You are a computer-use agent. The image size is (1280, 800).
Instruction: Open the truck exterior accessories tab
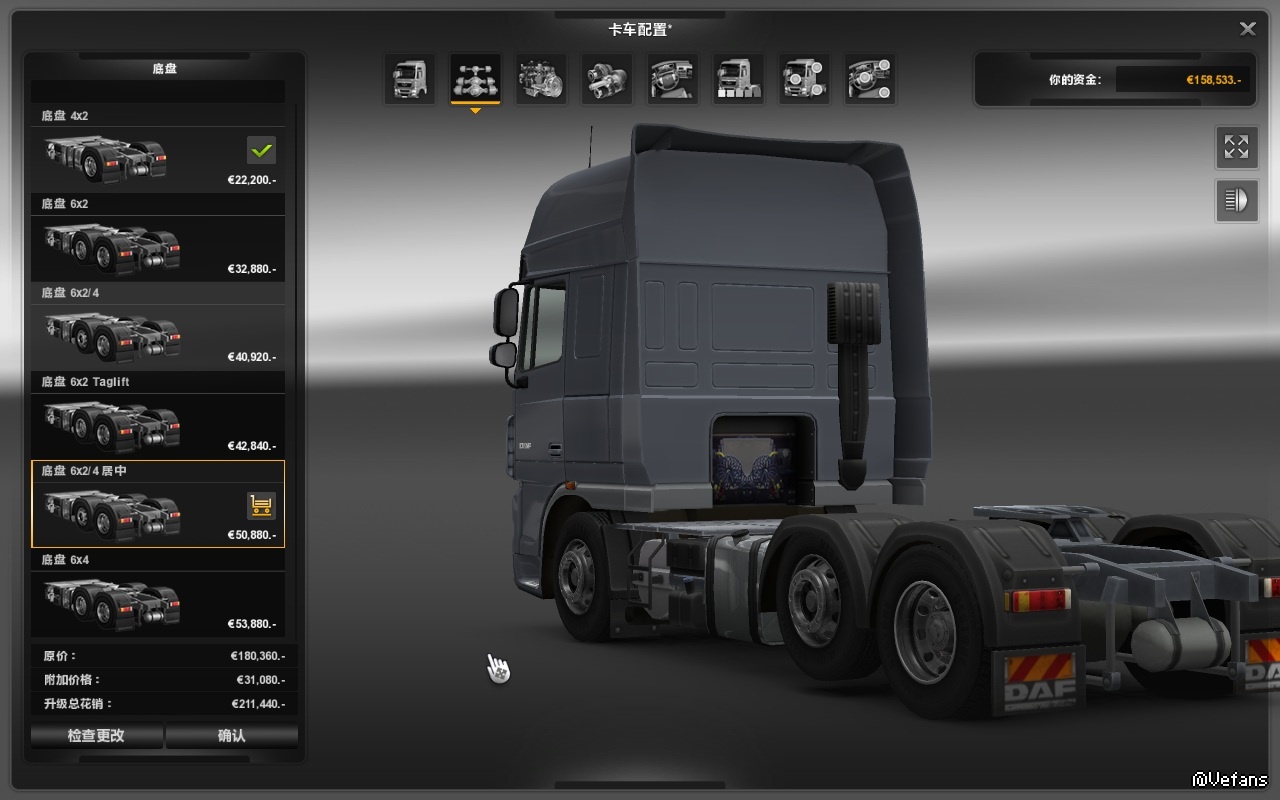click(804, 79)
